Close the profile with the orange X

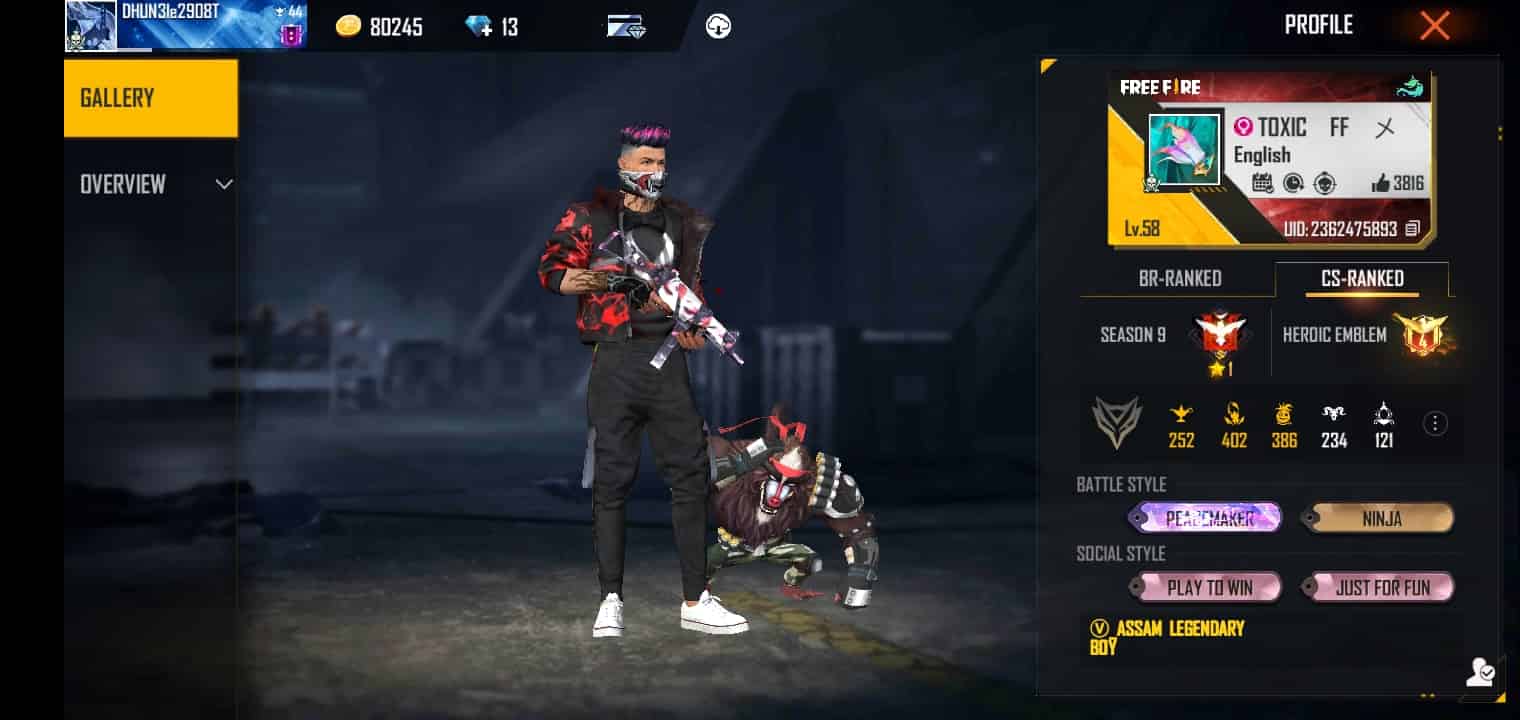tap(1434, 26)
